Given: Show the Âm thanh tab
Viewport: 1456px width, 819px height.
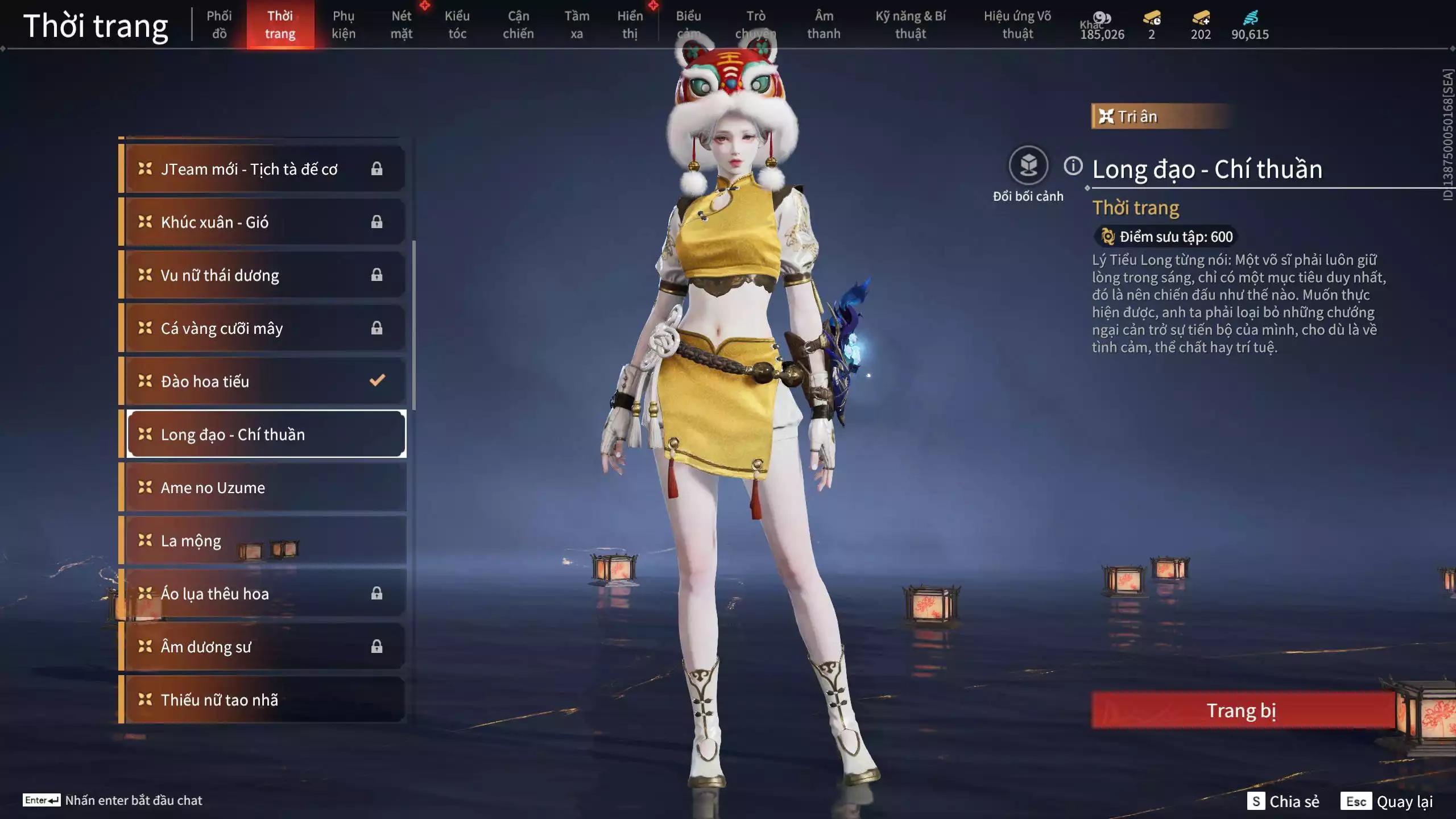Looking at the screenshot, I should (824, 25).
